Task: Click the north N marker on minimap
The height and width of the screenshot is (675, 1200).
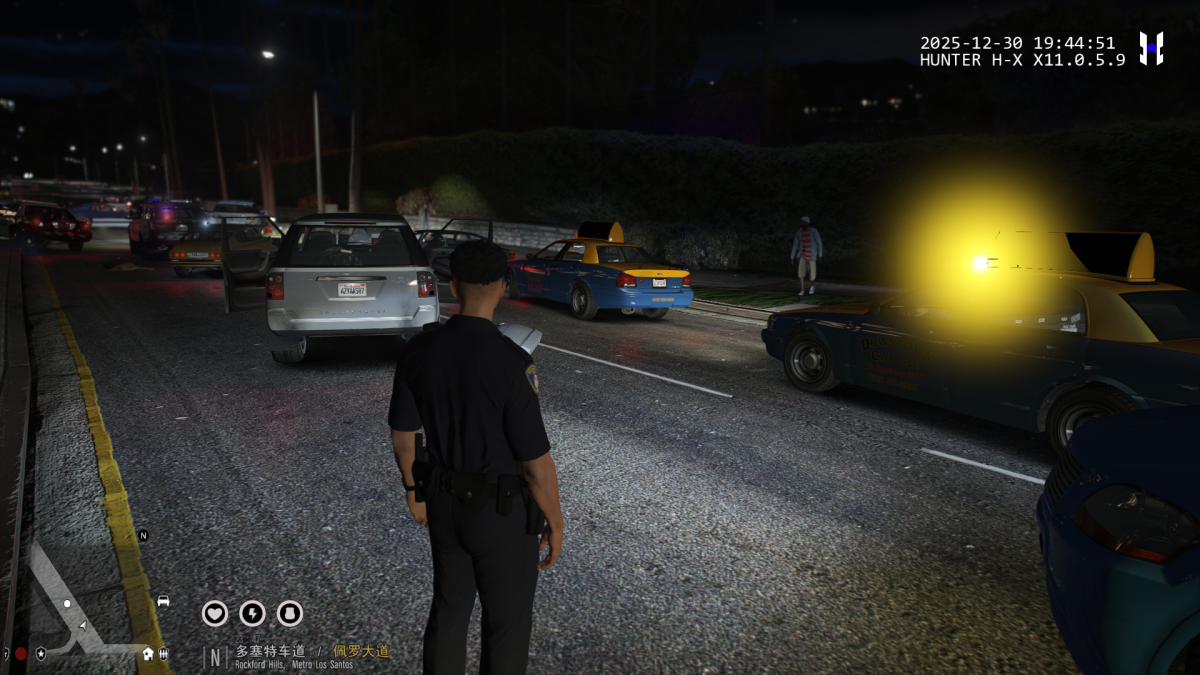Action: coord(143,536)
